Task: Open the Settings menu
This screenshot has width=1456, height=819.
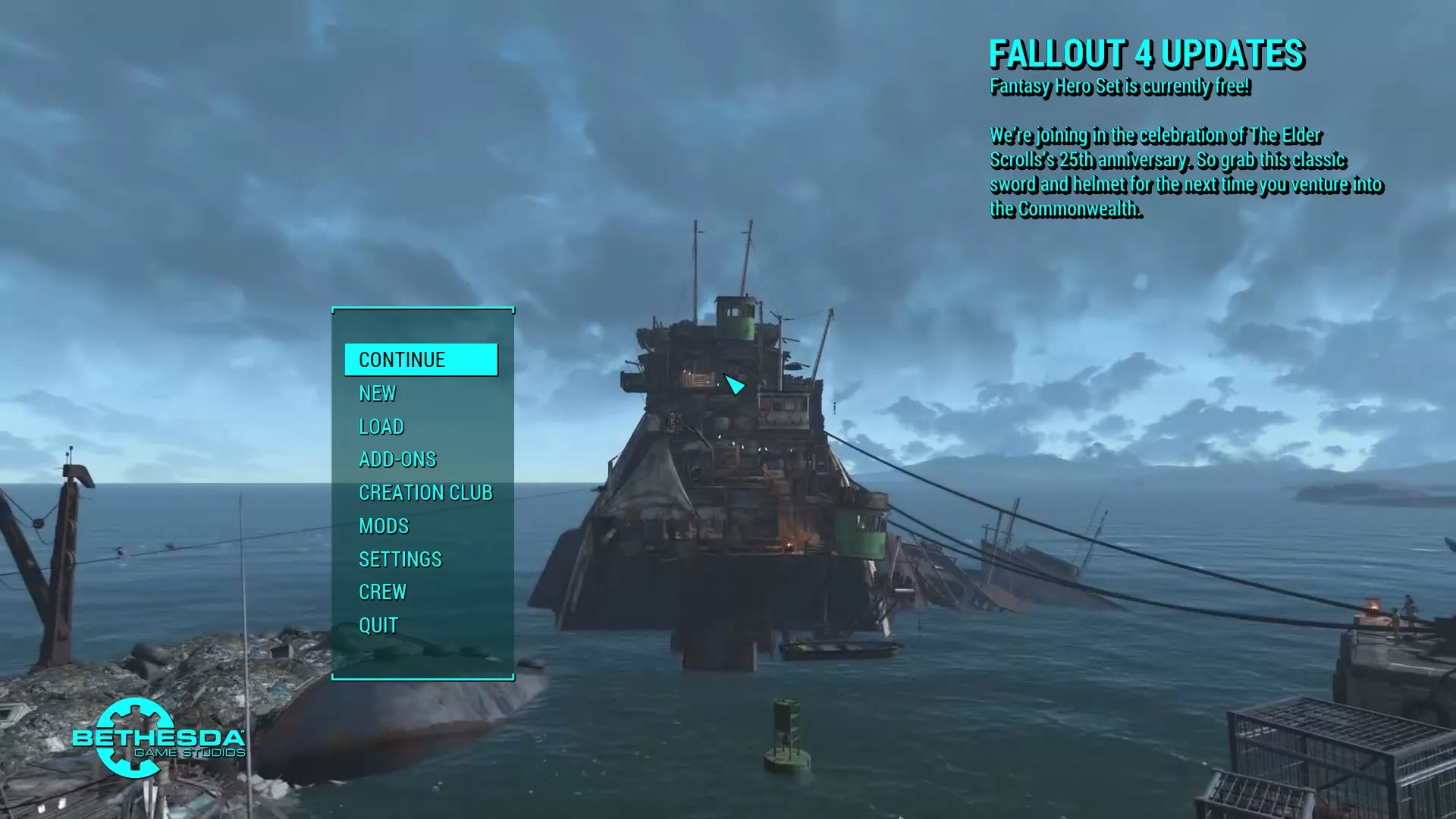Action: coord(400,559)
